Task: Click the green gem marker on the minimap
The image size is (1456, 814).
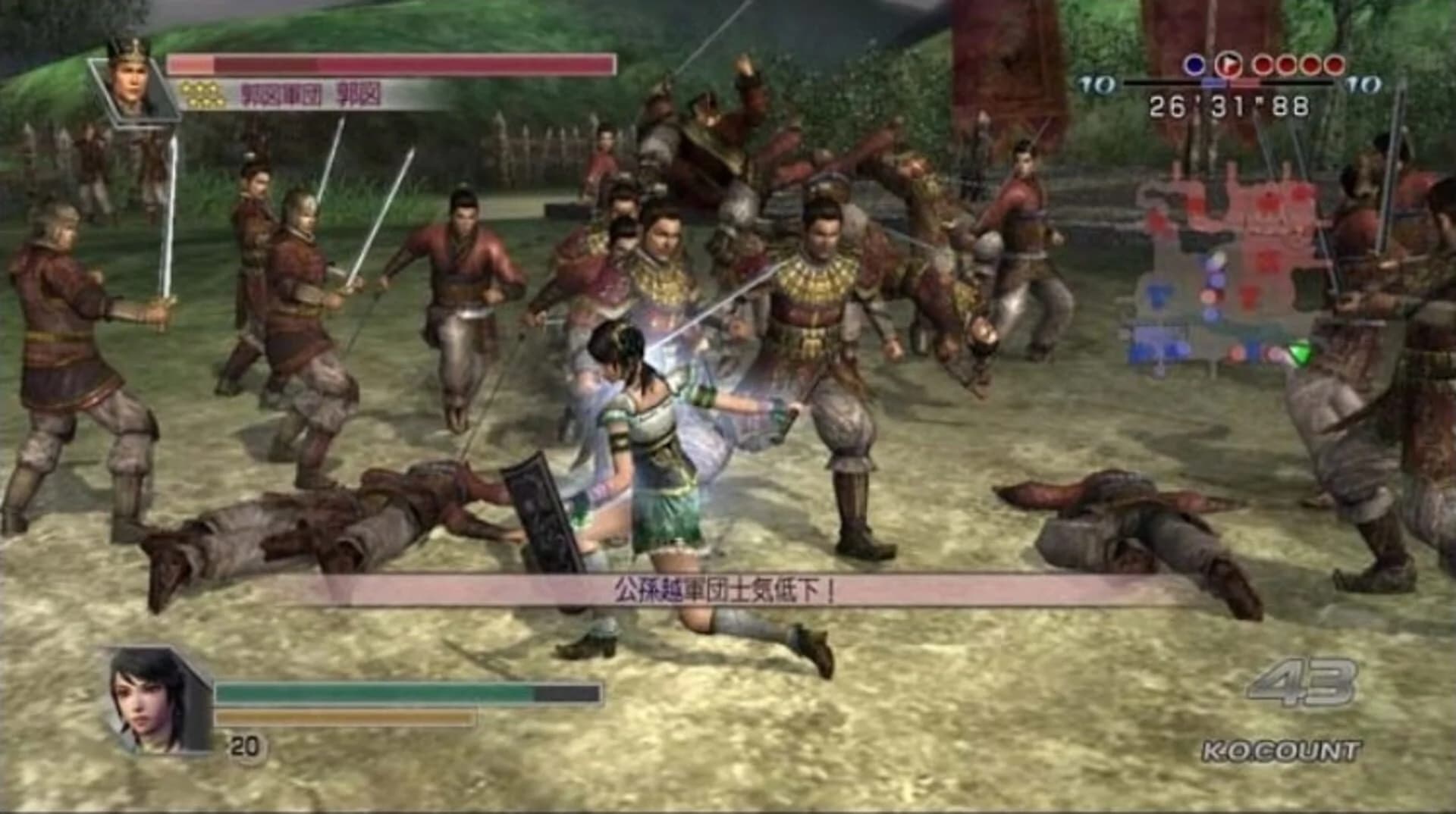Action: tap(1301, 352)
